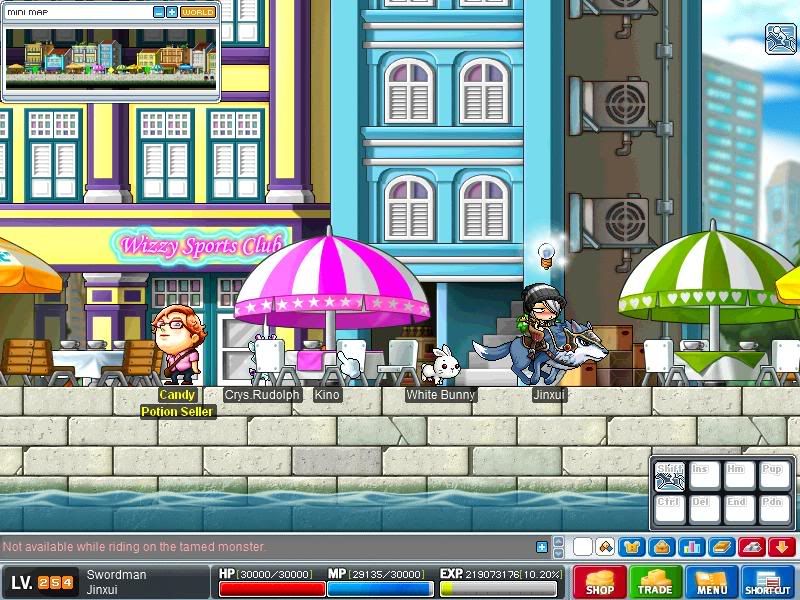Open the Shop button
This screenshot has height=600, width=800.
600,582
